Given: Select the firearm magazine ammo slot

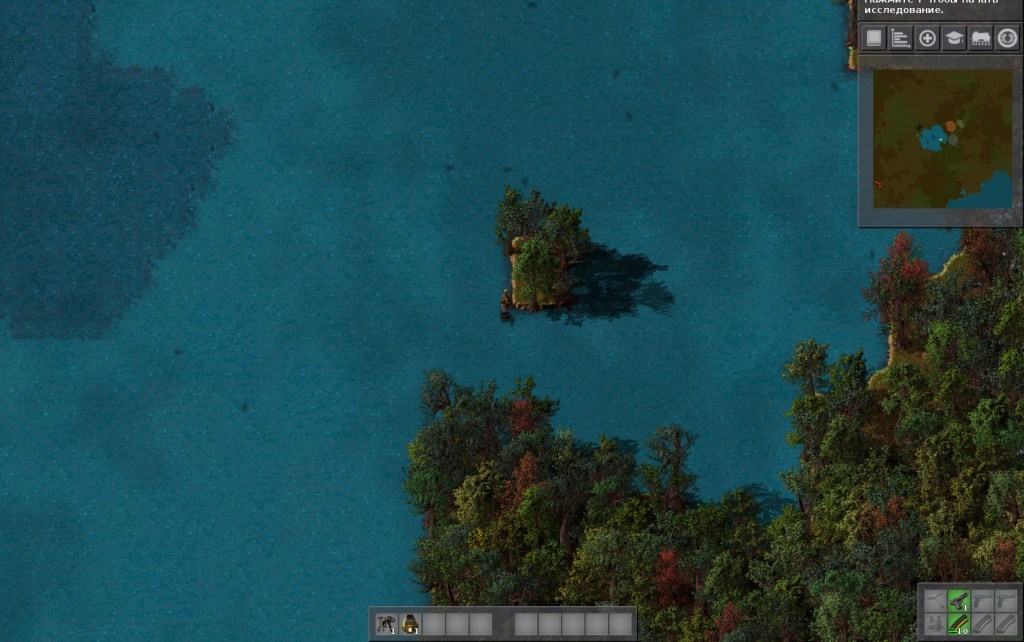Looking at the screenshot, I should (x=959, y=624).
